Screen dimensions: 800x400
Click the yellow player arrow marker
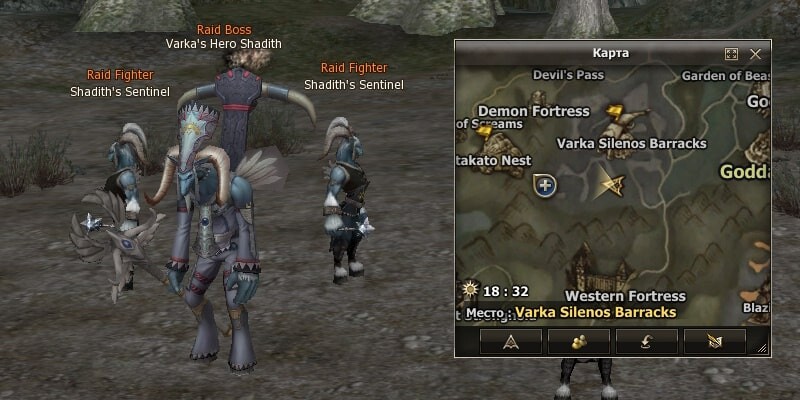click(x=609, y=184)
